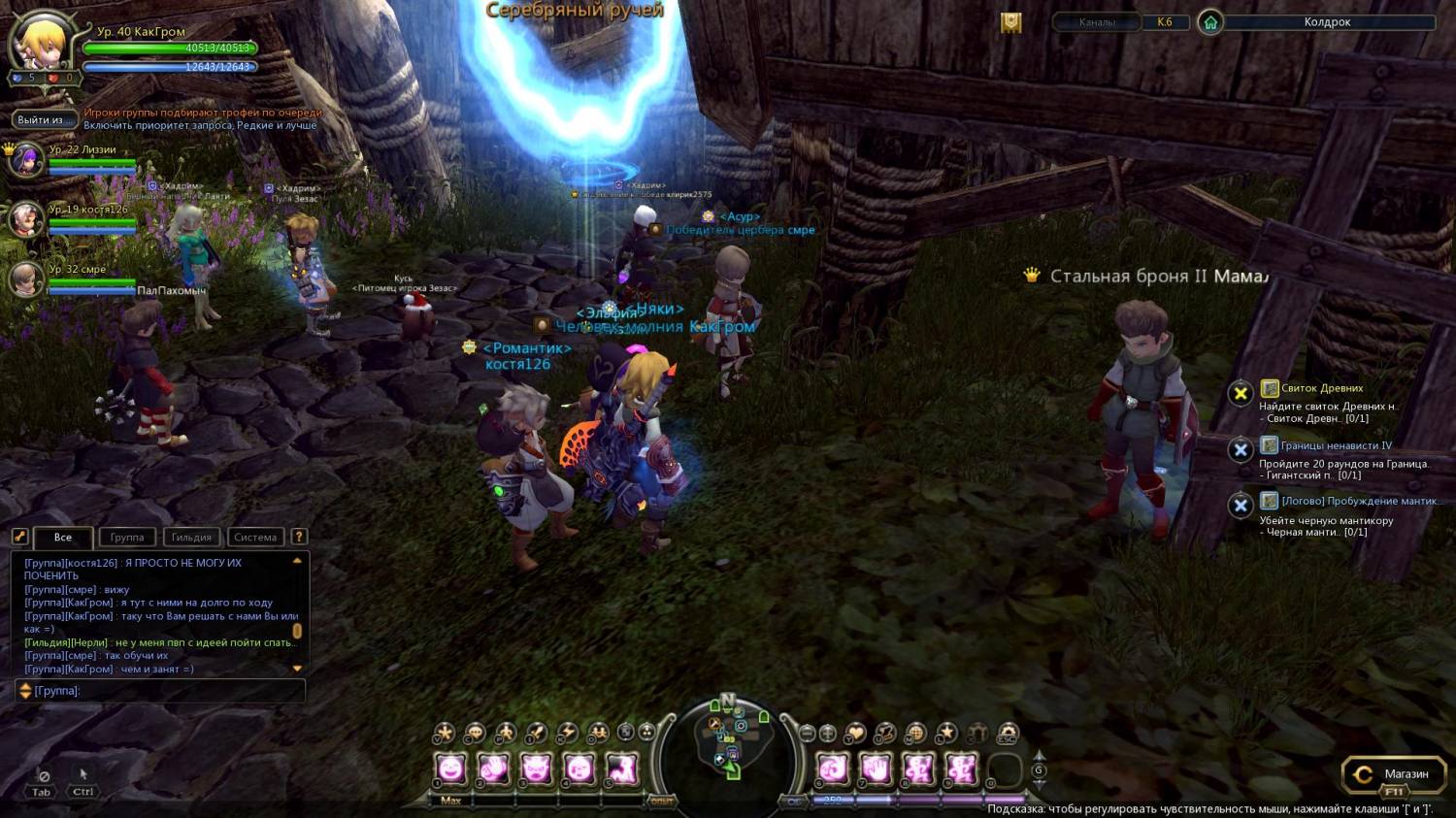Click the Выйти из group button

(41, 120)
